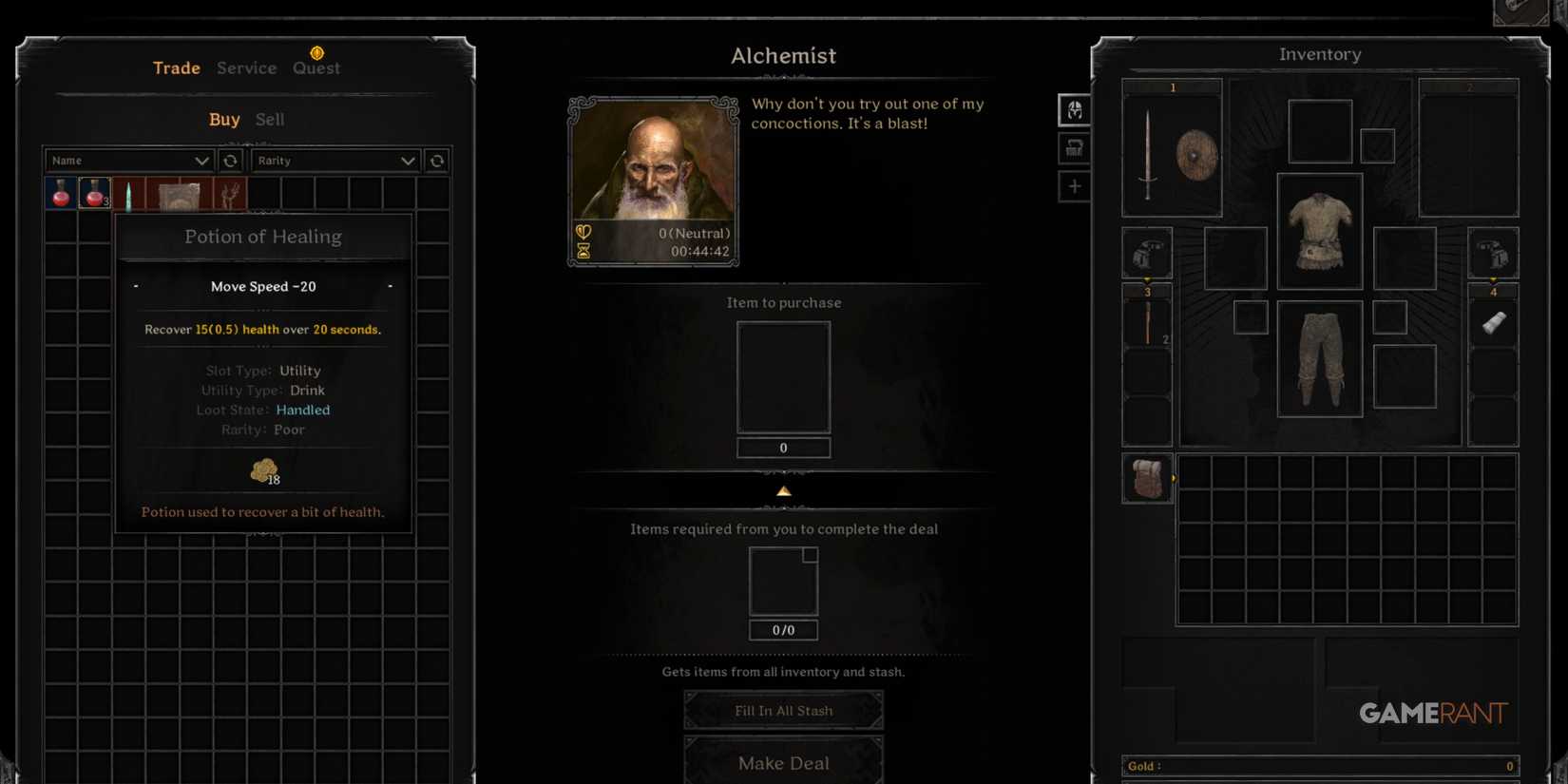Open the Rarity filter dropdown
Screen dimensions: 1568x784
pos(335,160)
